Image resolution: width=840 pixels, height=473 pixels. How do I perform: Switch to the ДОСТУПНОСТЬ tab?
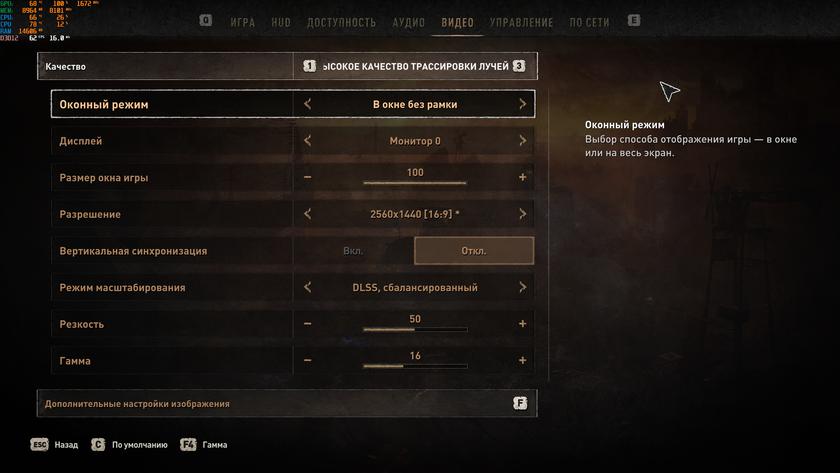click(x=342, y=22)
